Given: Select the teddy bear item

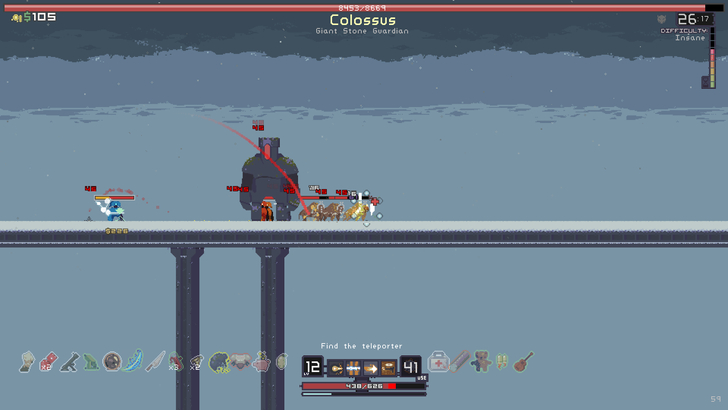Looking at the screenshot, I should 481,361.
